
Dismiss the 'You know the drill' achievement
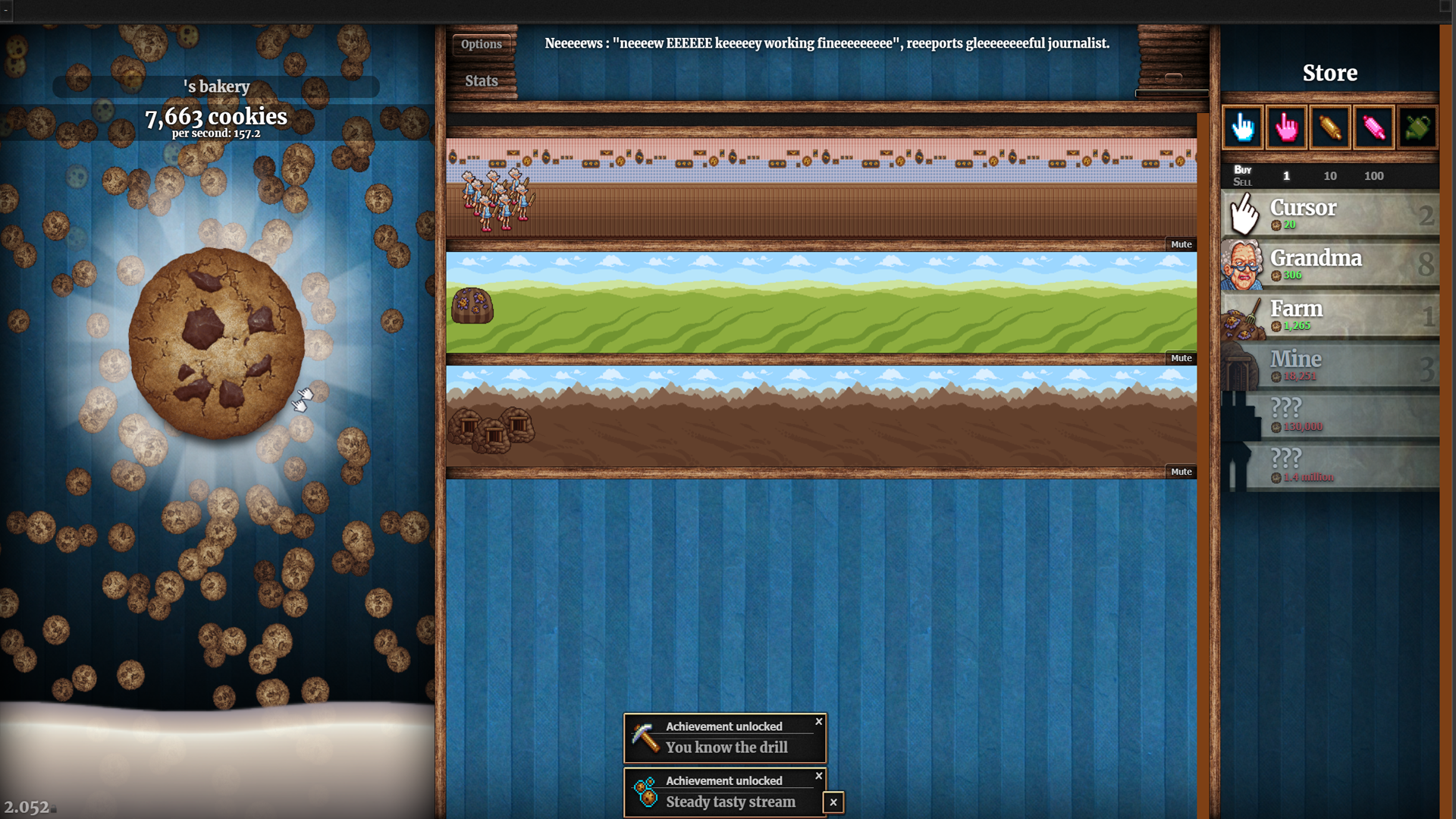(818, 721)
